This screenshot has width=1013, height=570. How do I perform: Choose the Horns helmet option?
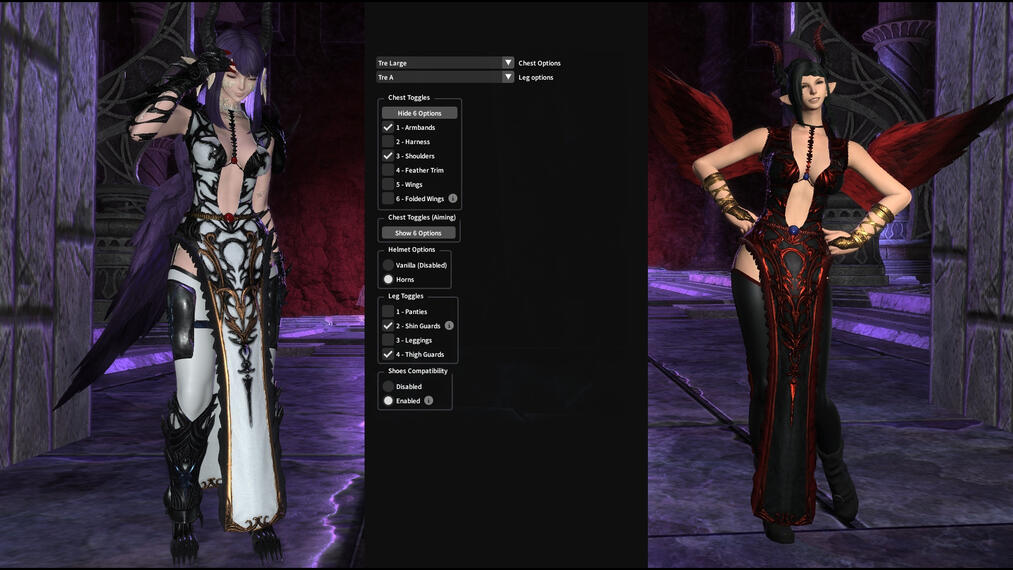388,279
